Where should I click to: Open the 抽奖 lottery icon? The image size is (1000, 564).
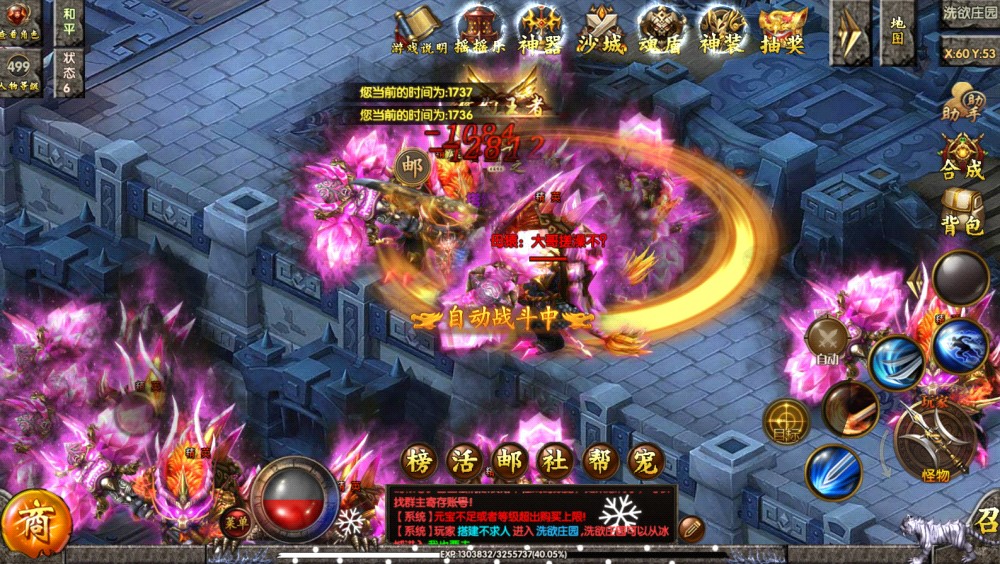(783, 28)
